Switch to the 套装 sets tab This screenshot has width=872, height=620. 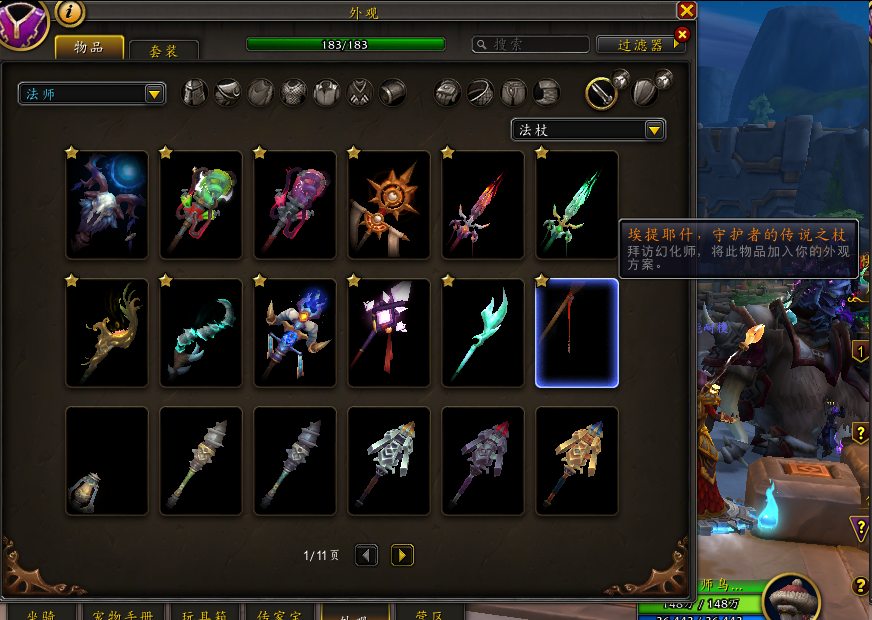[163, 50]
